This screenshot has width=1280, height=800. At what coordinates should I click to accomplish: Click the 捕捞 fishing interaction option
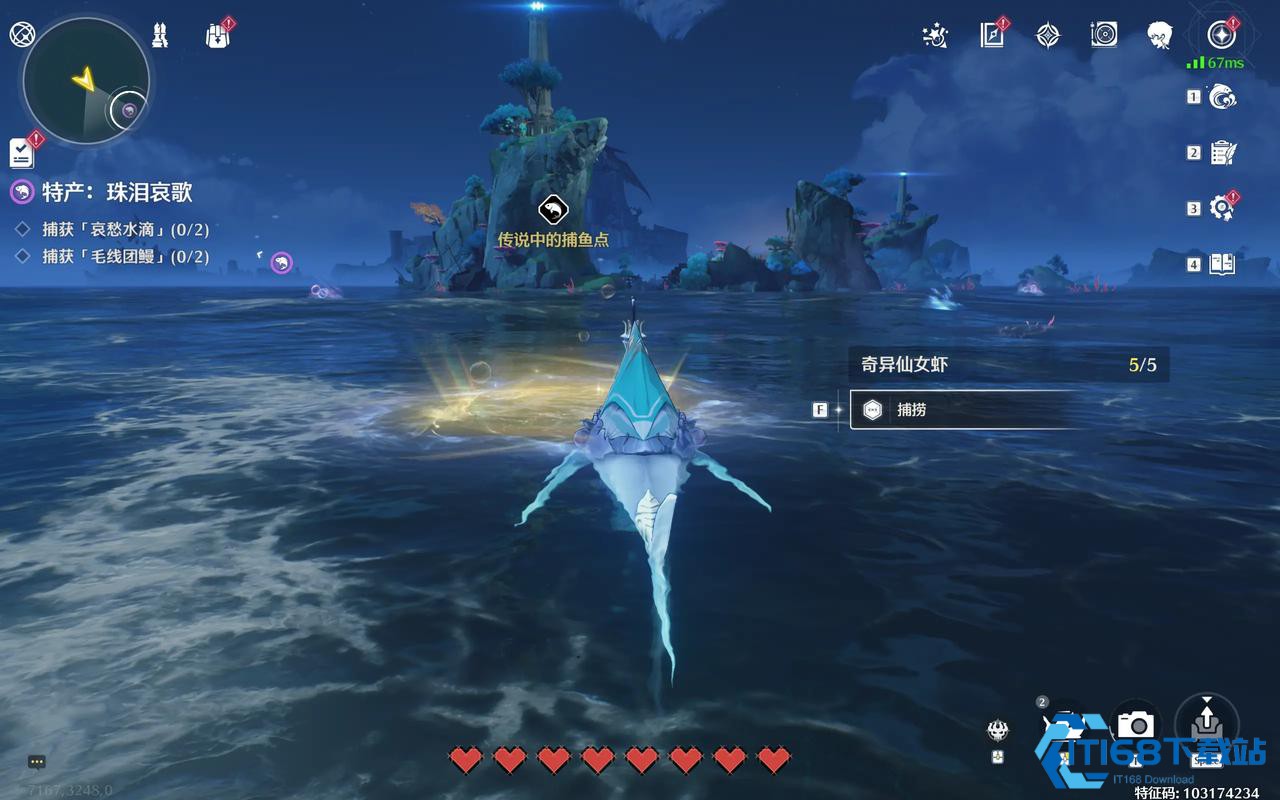click(x=960, y=409)
